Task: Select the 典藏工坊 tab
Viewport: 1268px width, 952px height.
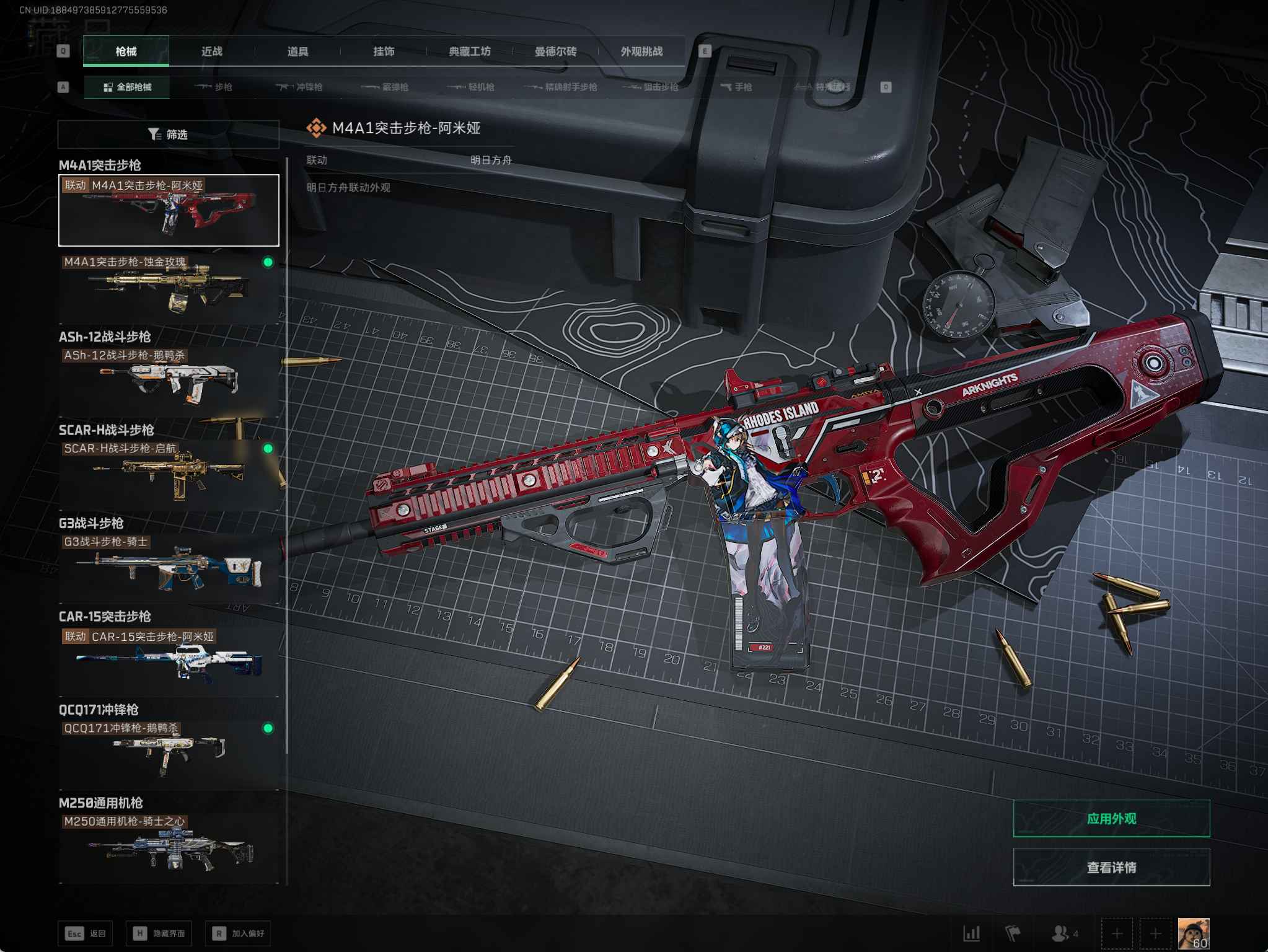Action: (x=470, y=51)
